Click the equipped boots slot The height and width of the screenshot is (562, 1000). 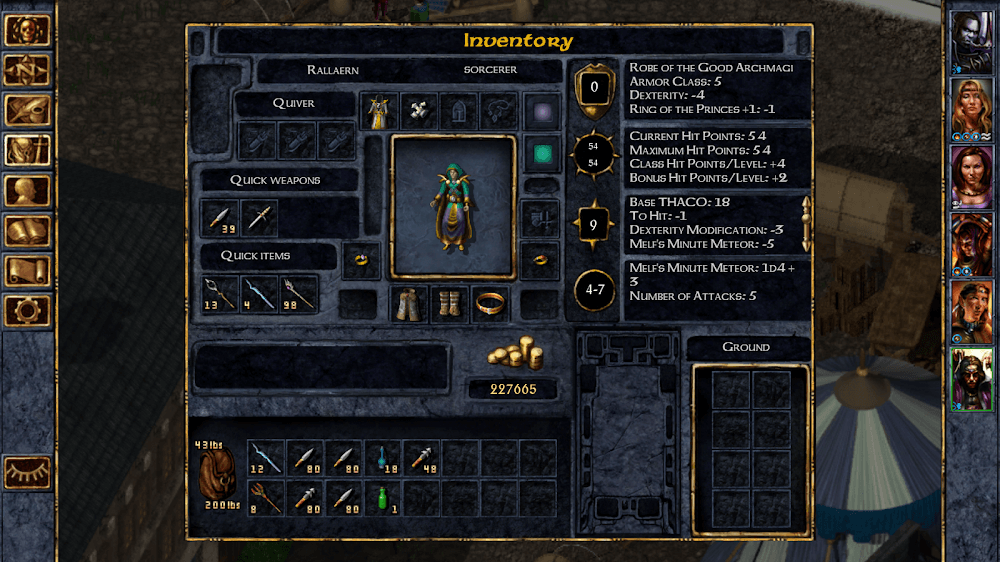tap(449, 304)
